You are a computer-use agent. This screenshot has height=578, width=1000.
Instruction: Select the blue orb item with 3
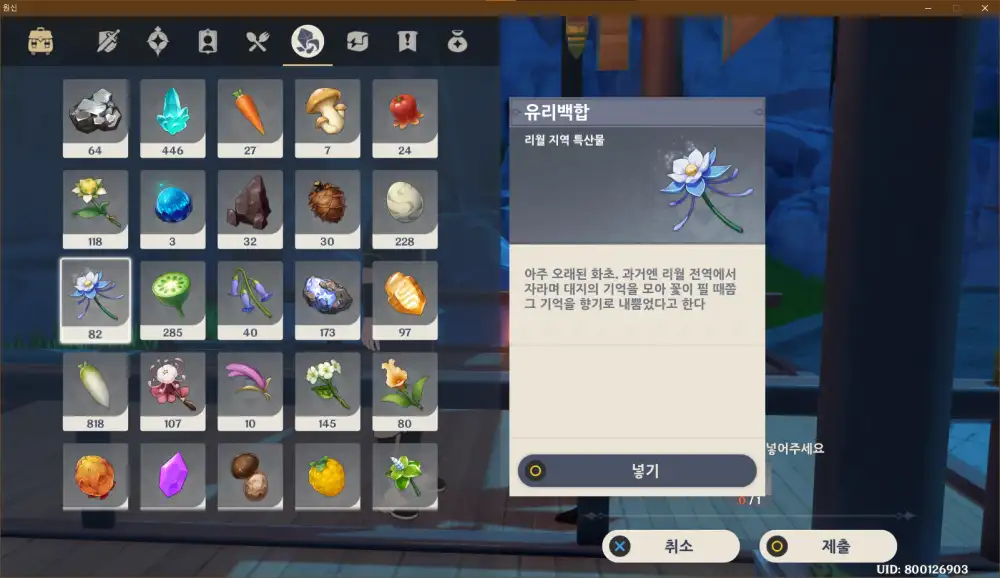[x=173, y=209]
